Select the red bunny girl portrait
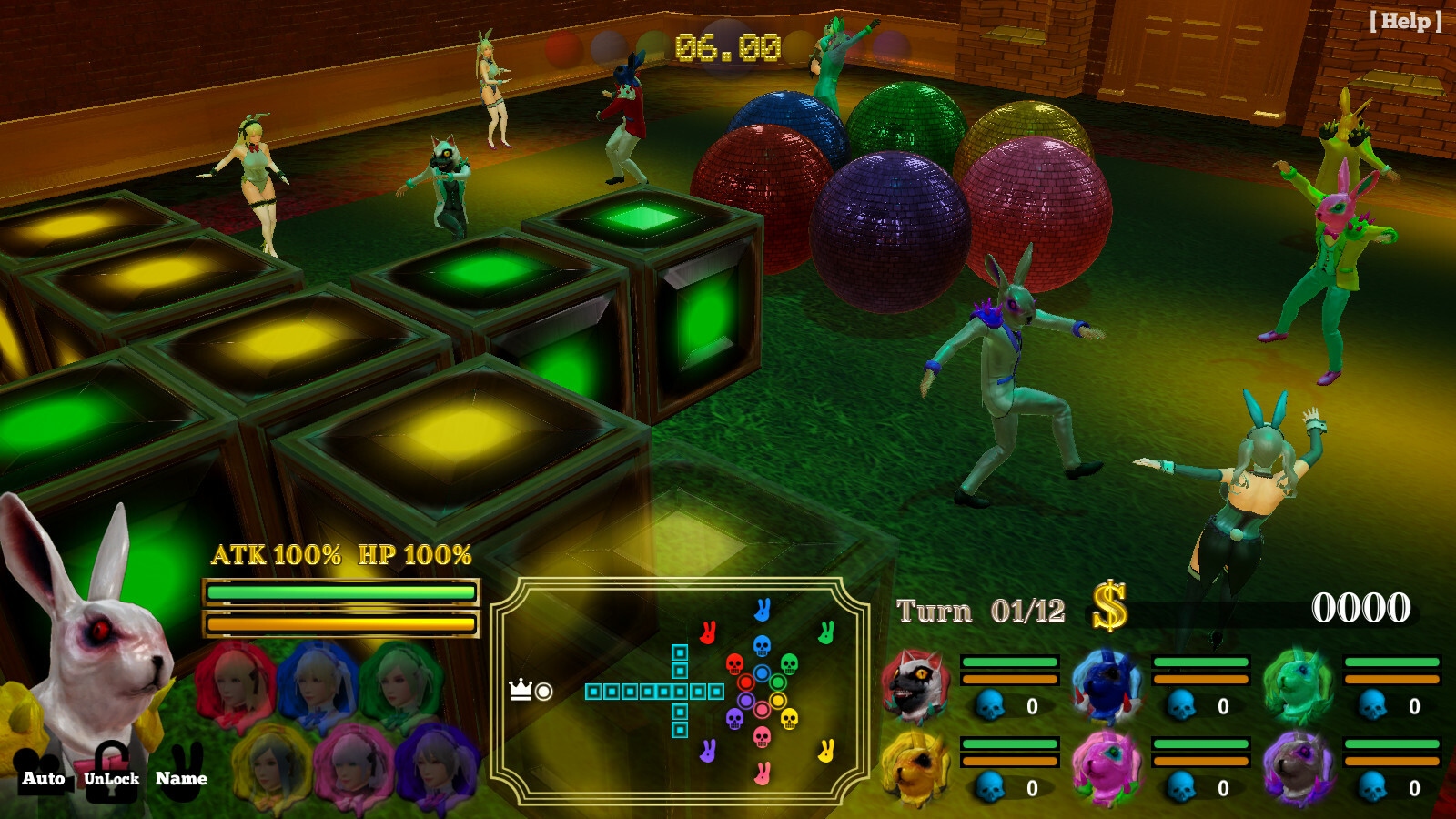Screen dimensions: 1456x819 235,684
